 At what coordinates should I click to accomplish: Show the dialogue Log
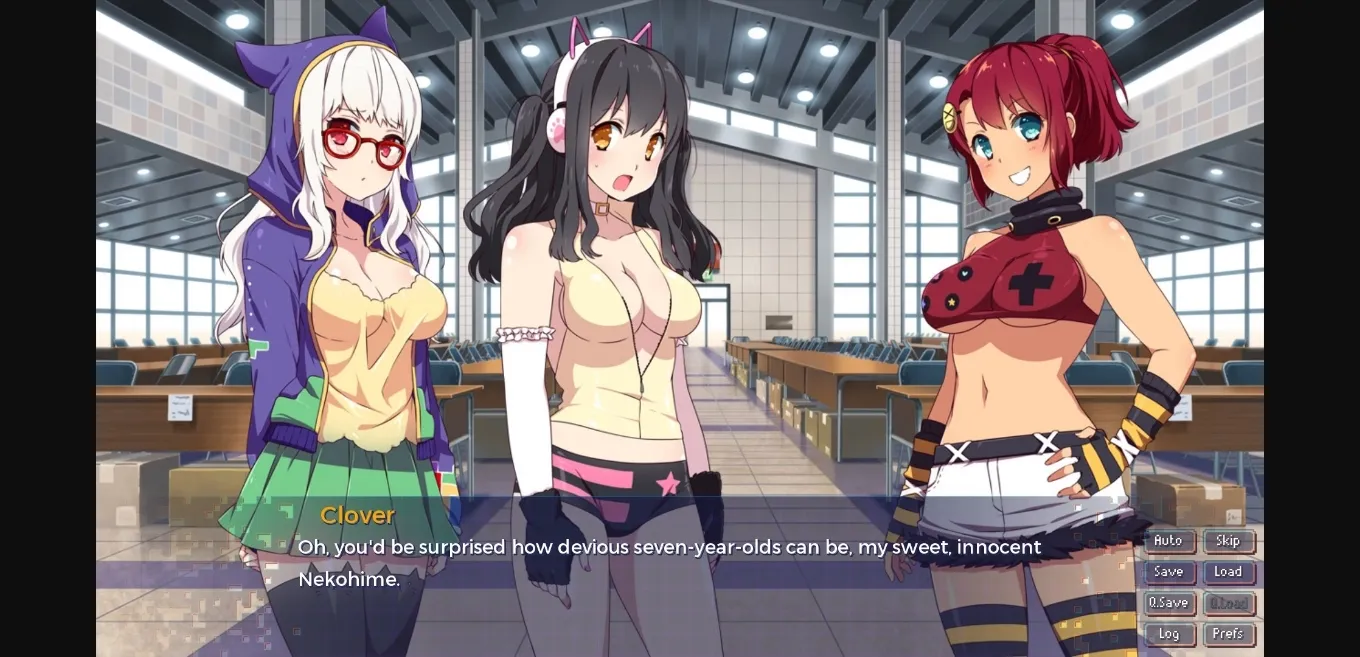coord(1169,634)
